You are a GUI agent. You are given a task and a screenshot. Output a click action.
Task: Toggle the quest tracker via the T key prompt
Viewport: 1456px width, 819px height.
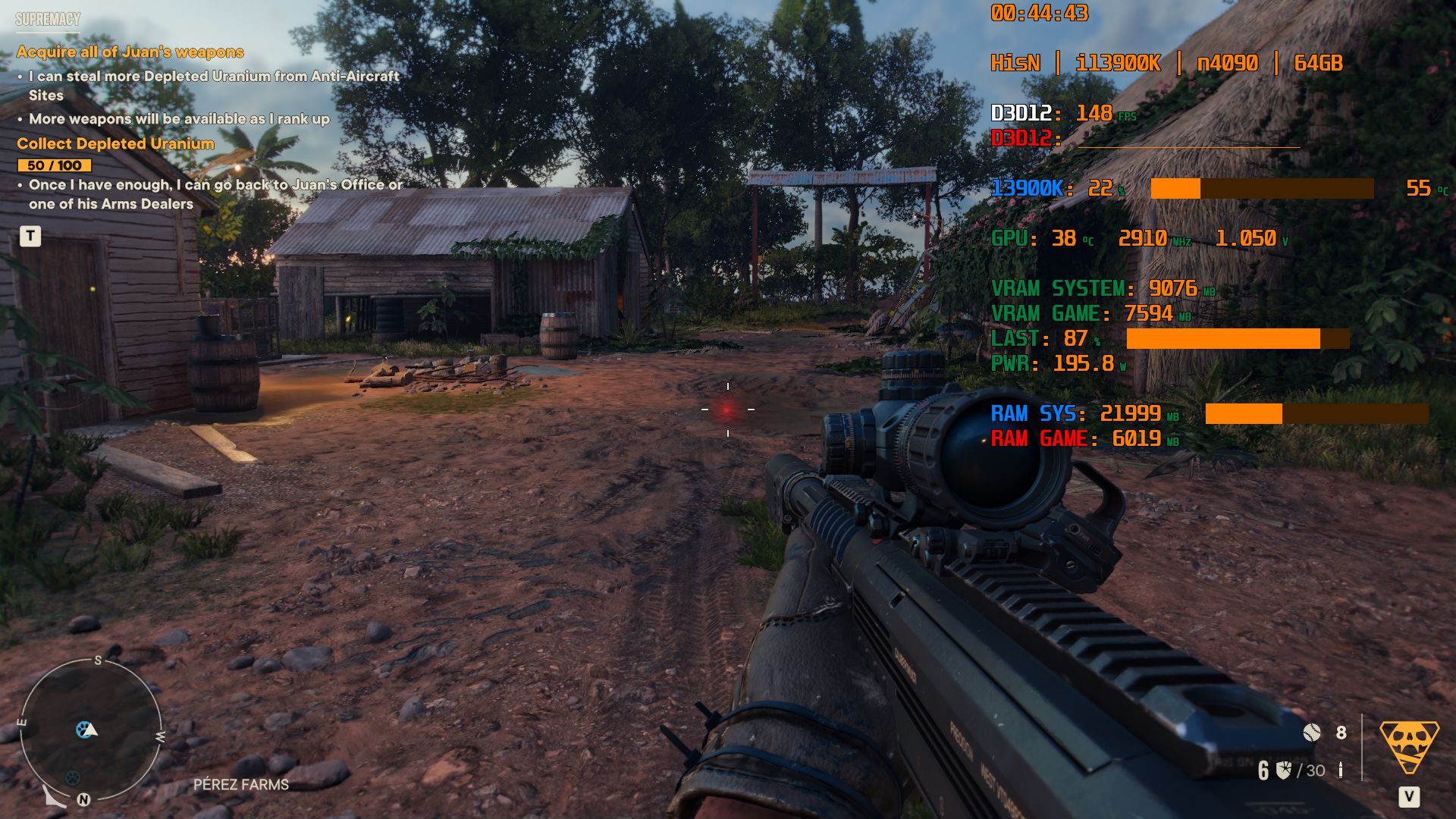30,237
